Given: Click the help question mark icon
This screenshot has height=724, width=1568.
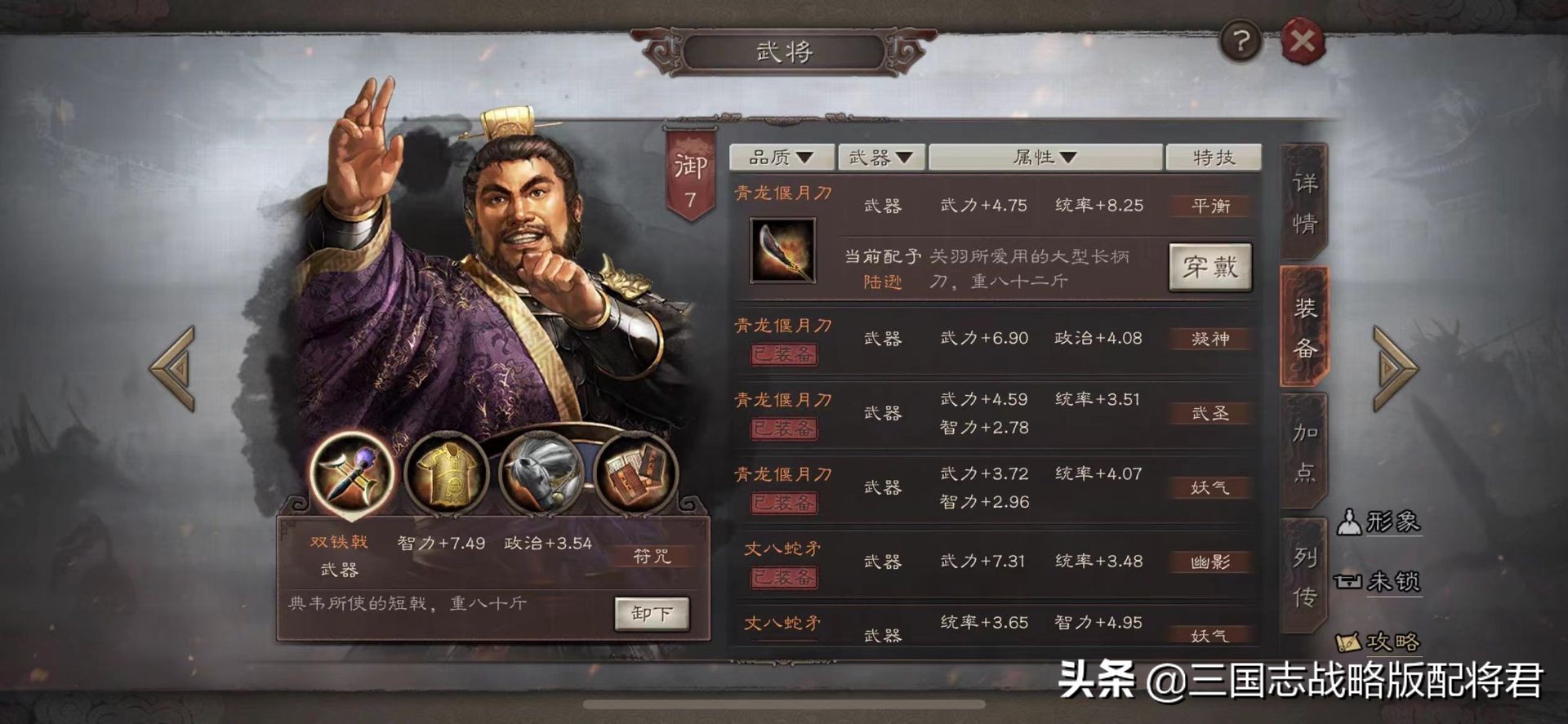Looking at the screenshot, I should click(1241, 40).
